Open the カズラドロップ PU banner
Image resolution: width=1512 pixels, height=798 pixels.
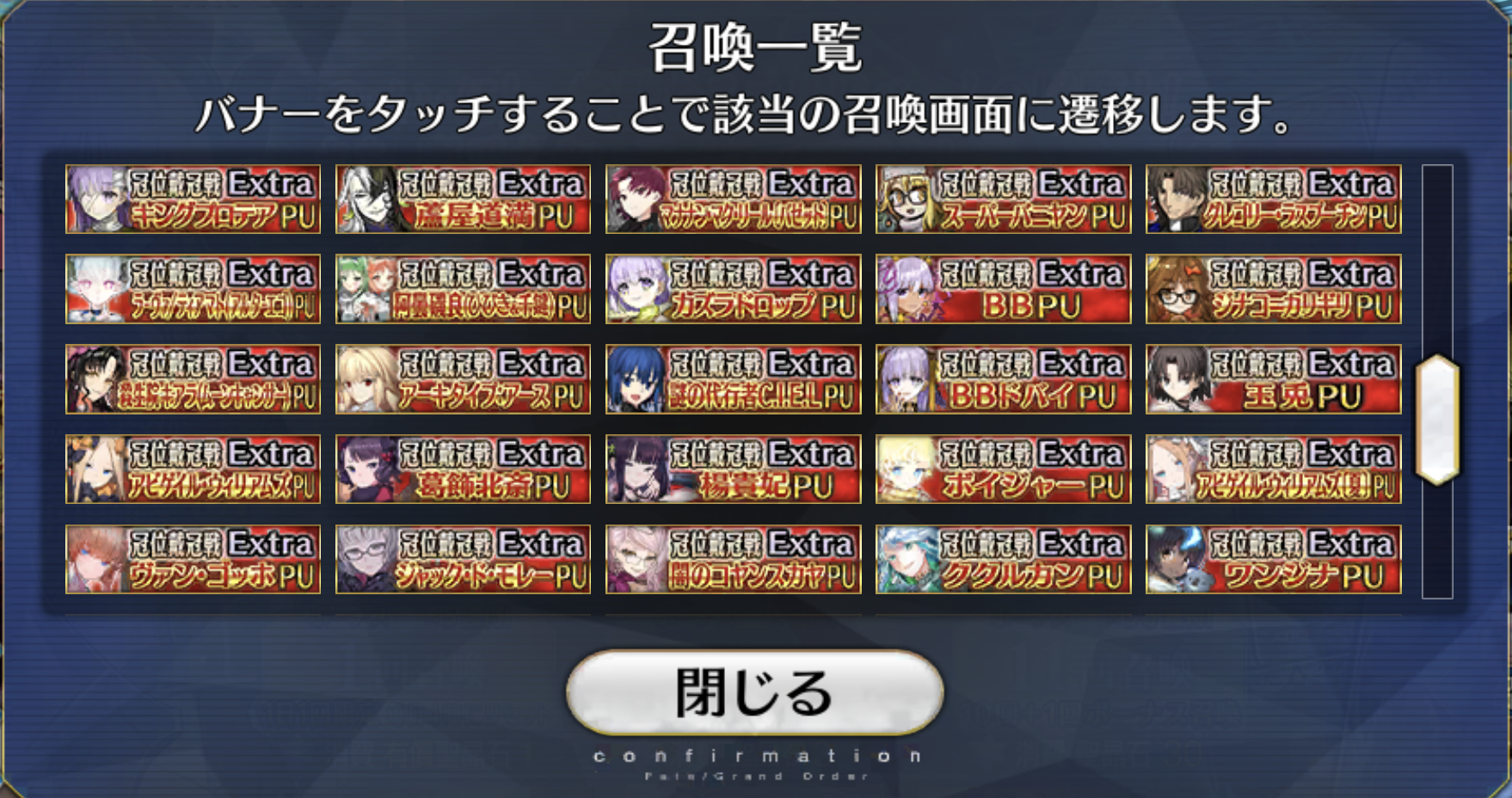(x=733, y=290)
